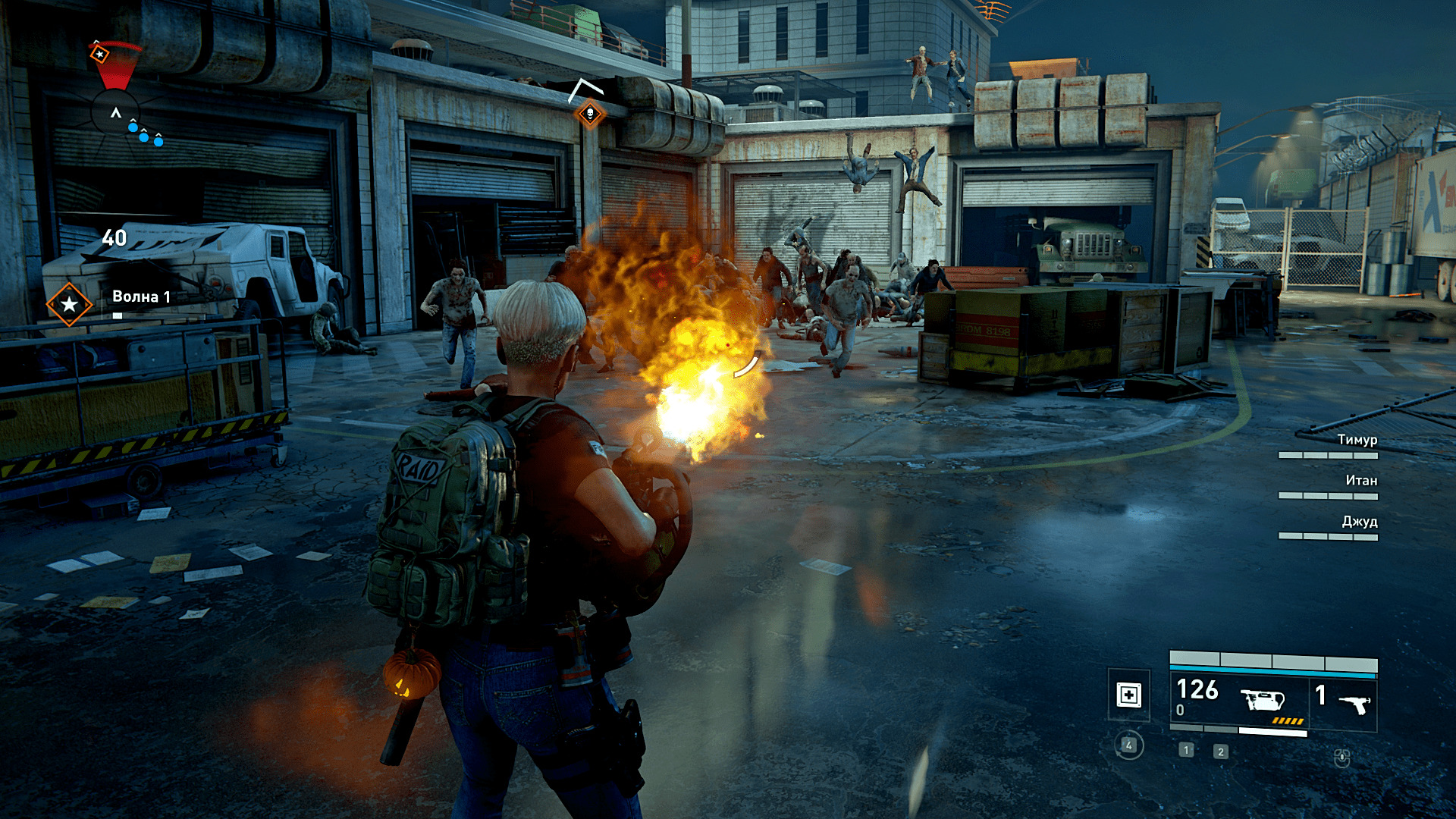Select teammate Тимур in the squad list

point(1356,440)
